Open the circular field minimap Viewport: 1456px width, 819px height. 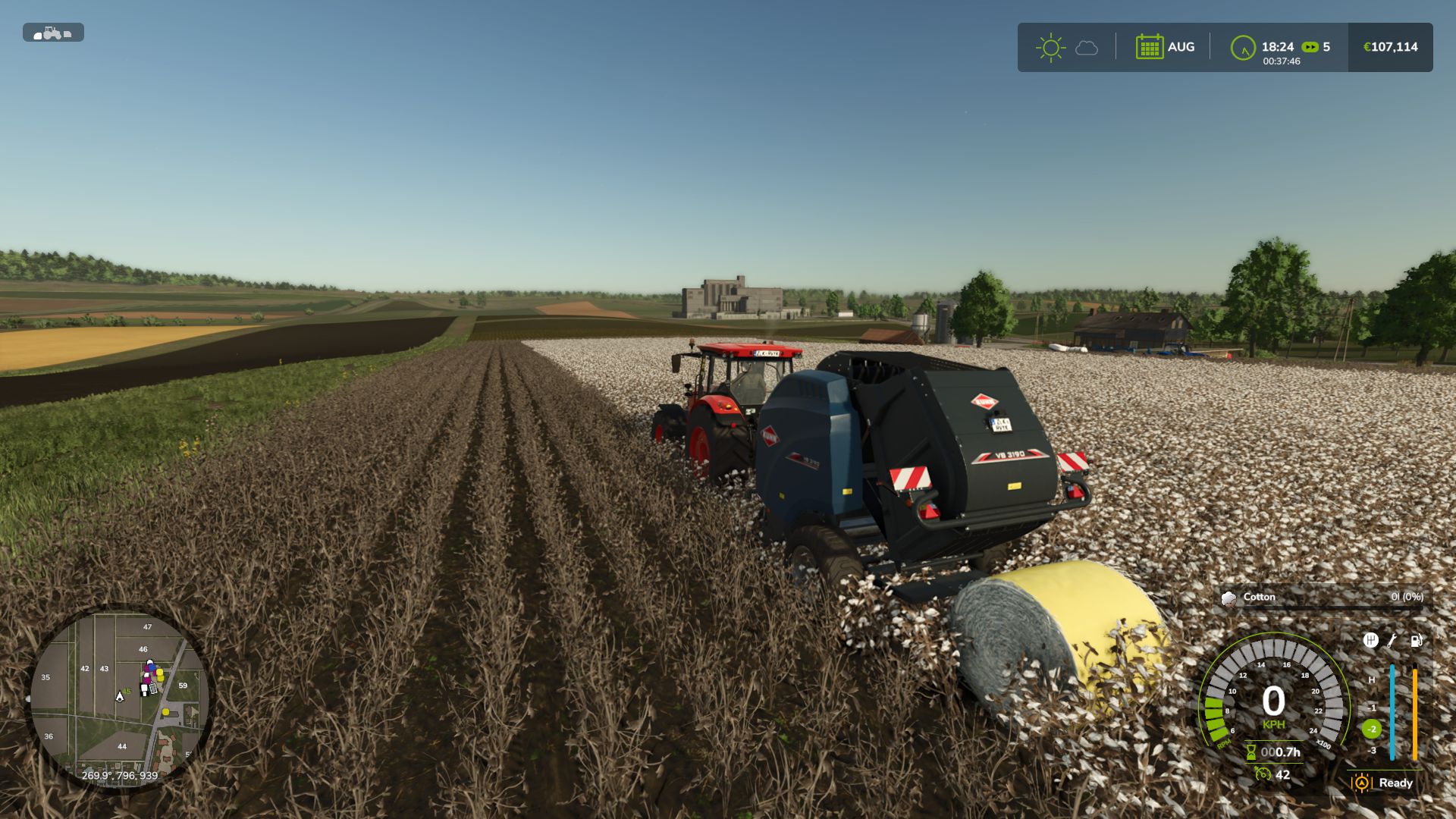point(119,698)
